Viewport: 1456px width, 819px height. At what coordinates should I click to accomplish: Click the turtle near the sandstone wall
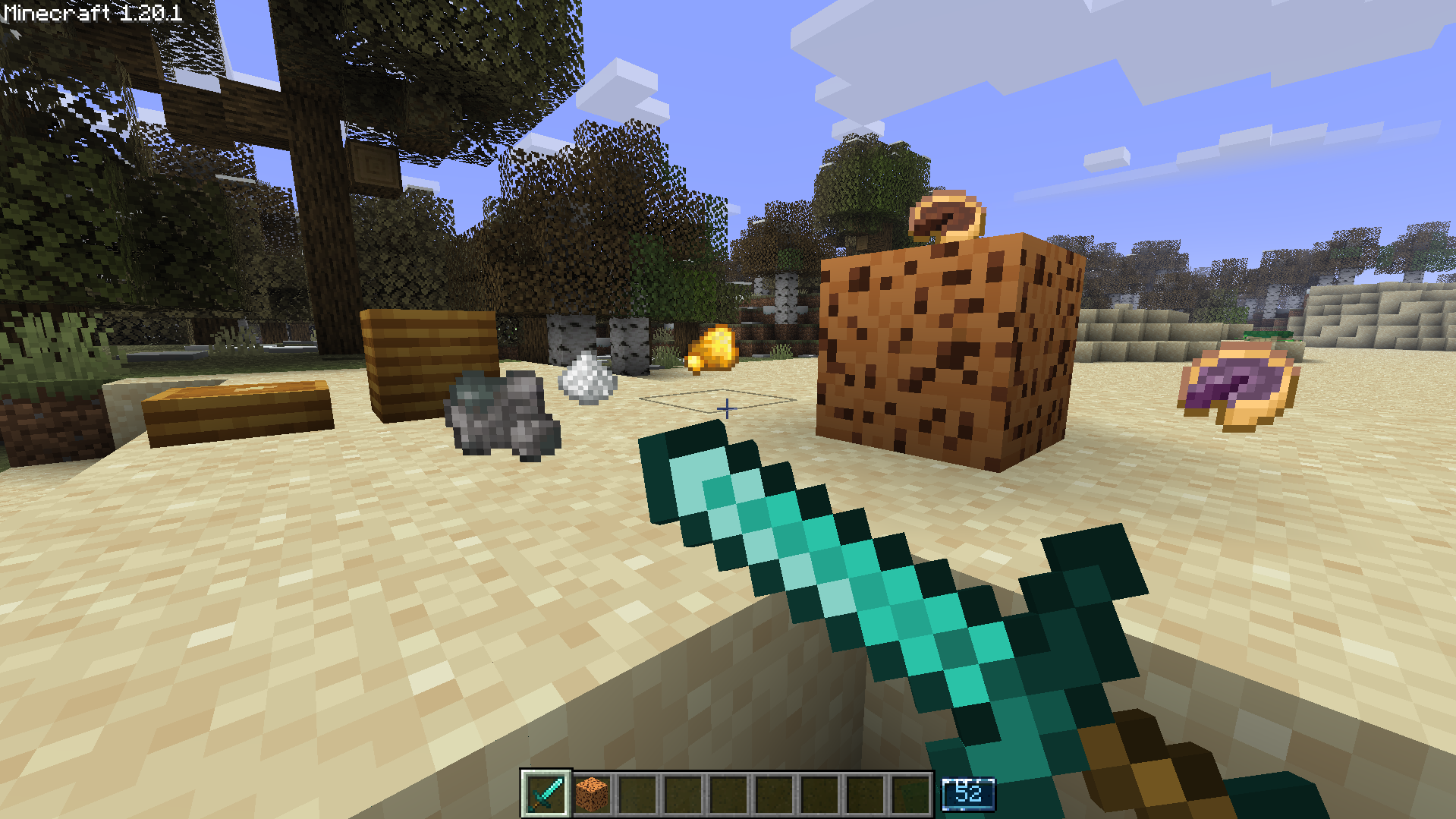pos(1266,336)
